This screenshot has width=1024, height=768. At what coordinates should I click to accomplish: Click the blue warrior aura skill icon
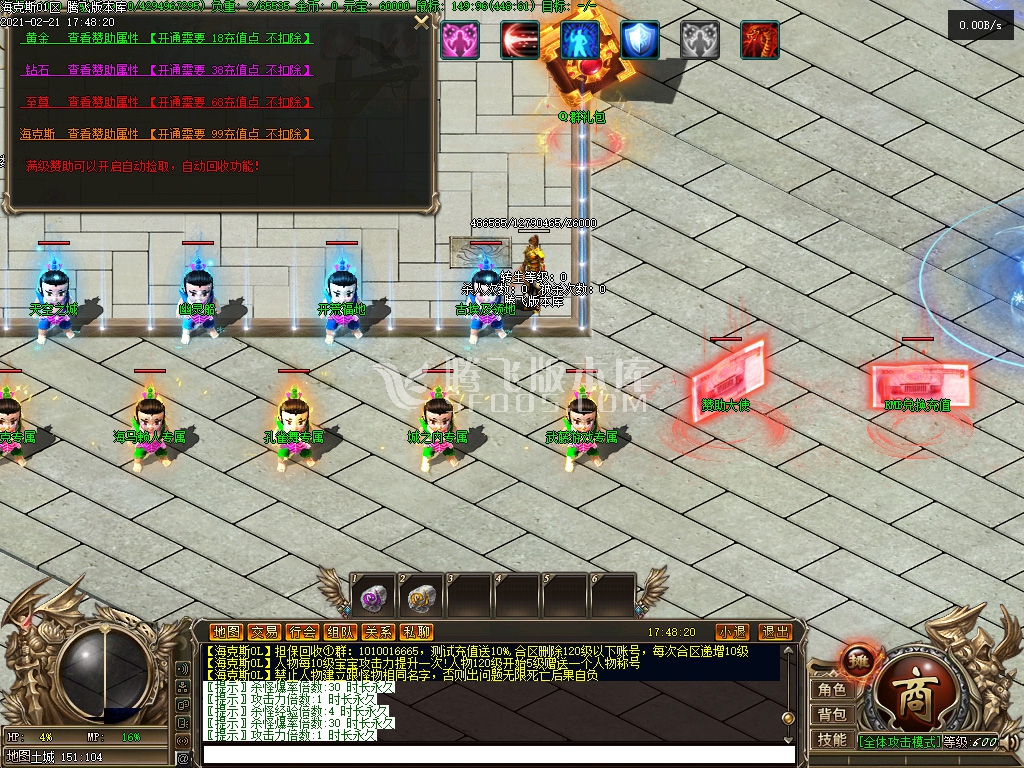[580, 40]
